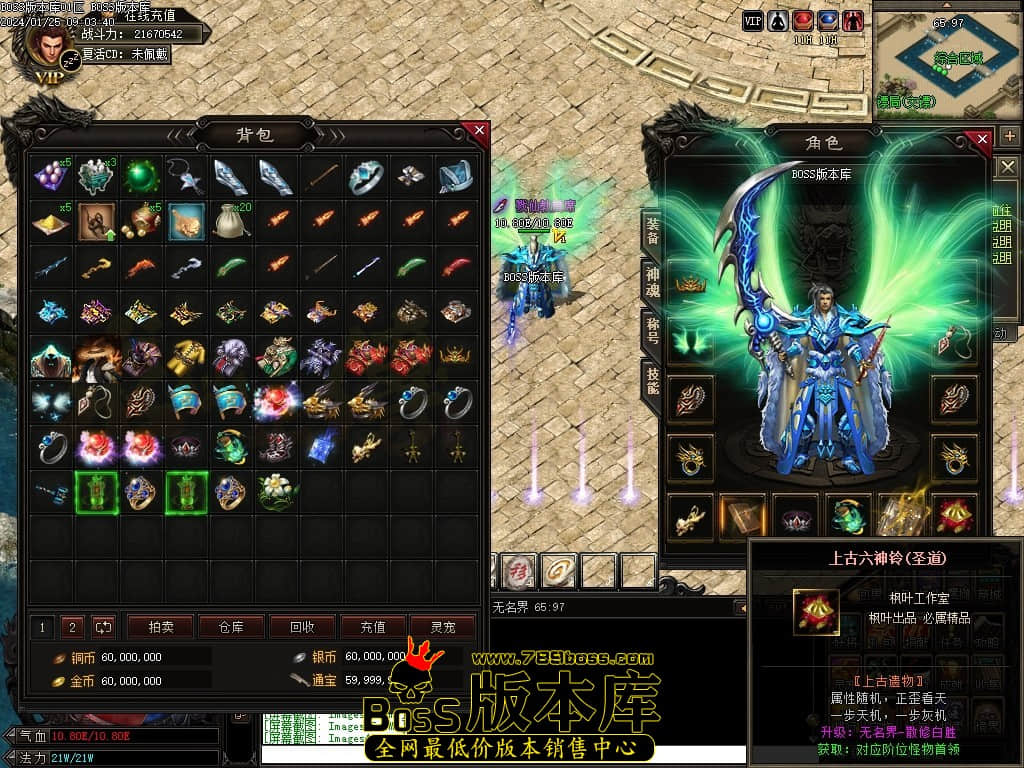Click the 回收 recycle button
This screenshot has height=768, width=1024.
[302, 627]
